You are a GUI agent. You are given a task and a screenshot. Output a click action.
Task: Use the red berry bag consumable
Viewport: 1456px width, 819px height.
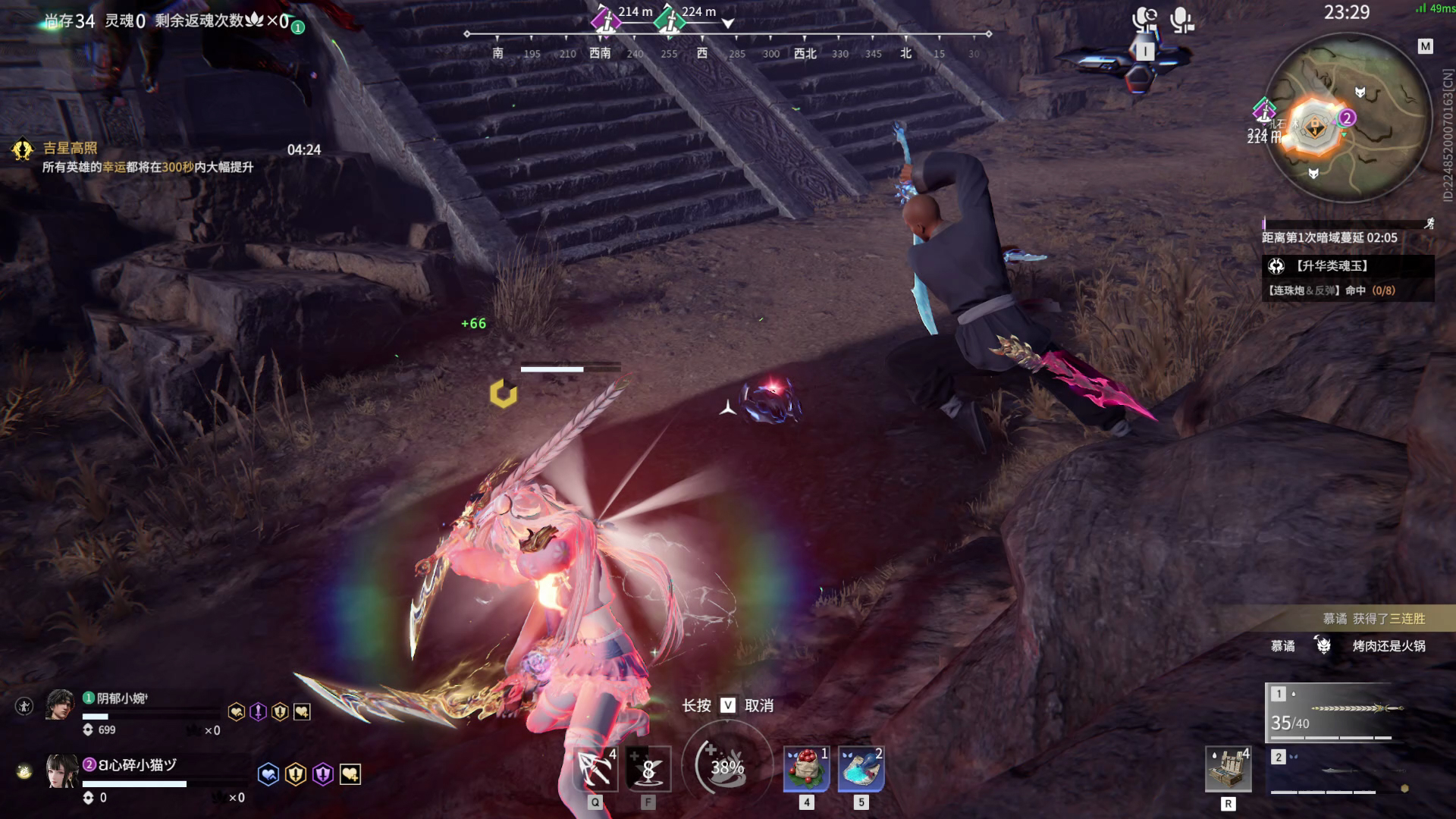(x=806, y=769)
